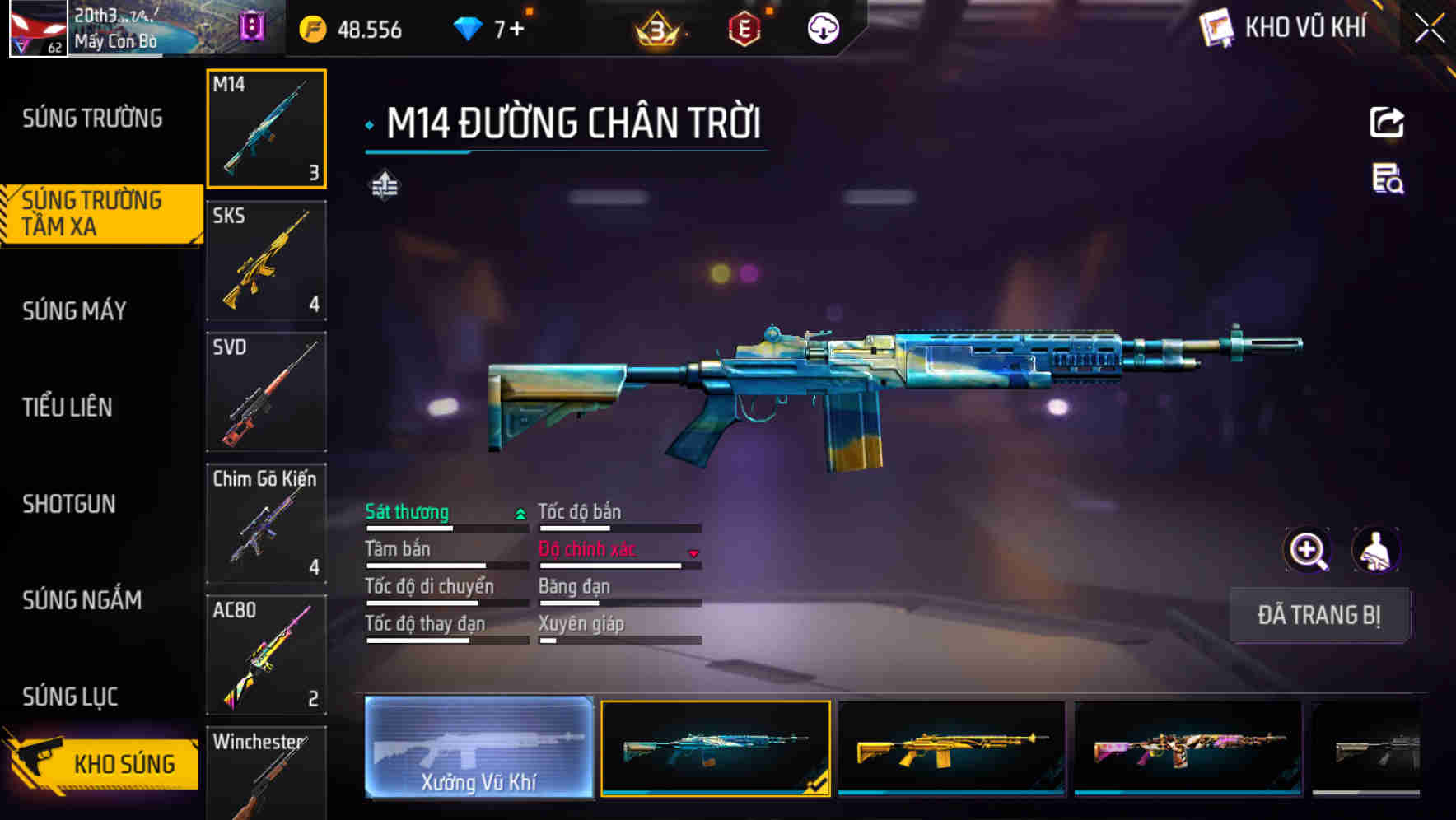Open the Xưởng Vũ Khí workshop
1456x820 pixels.
(478, 748)
